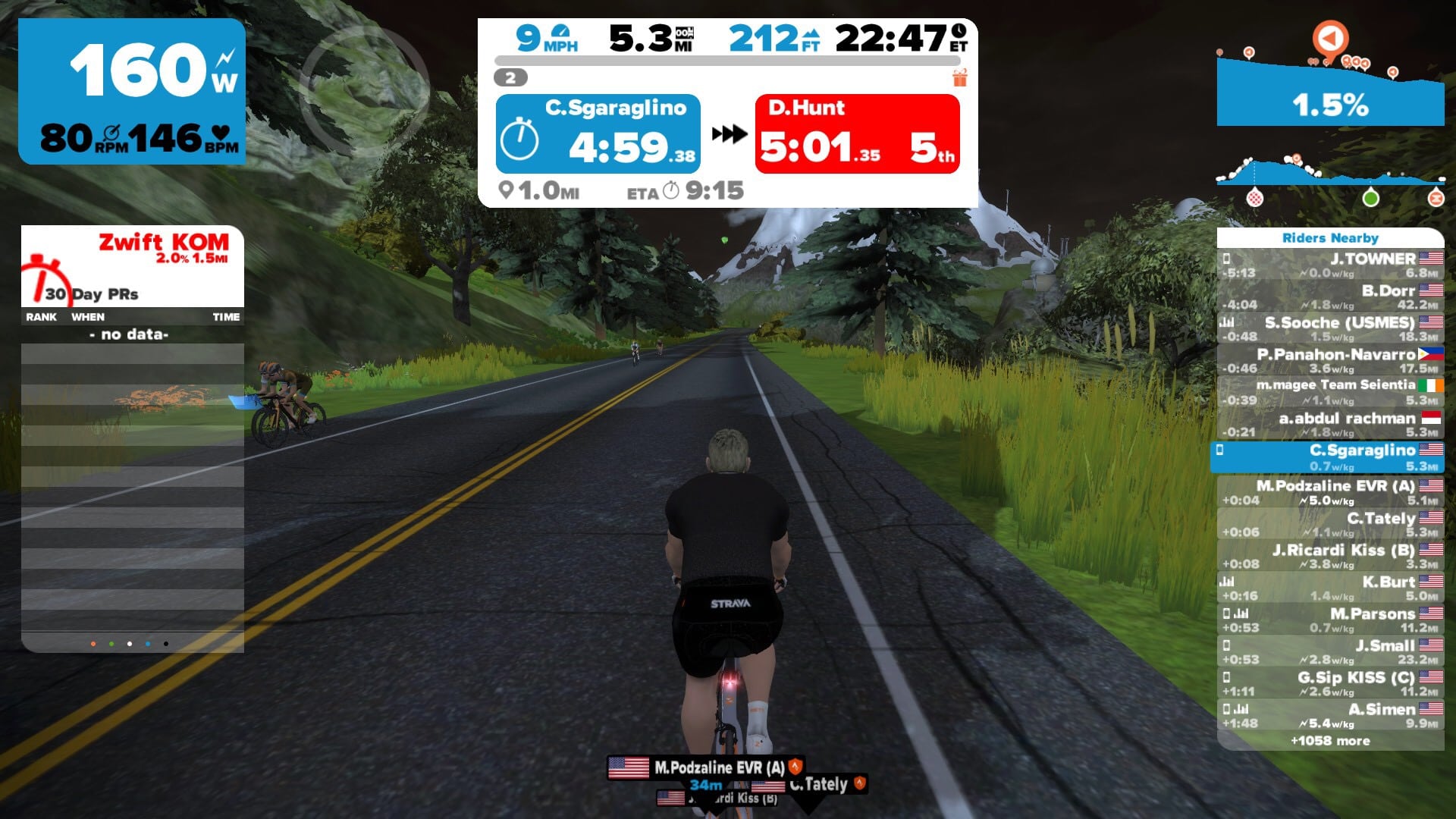
Task: Choose K.Burt from the nearby riders
Action: coord(1330,588)
